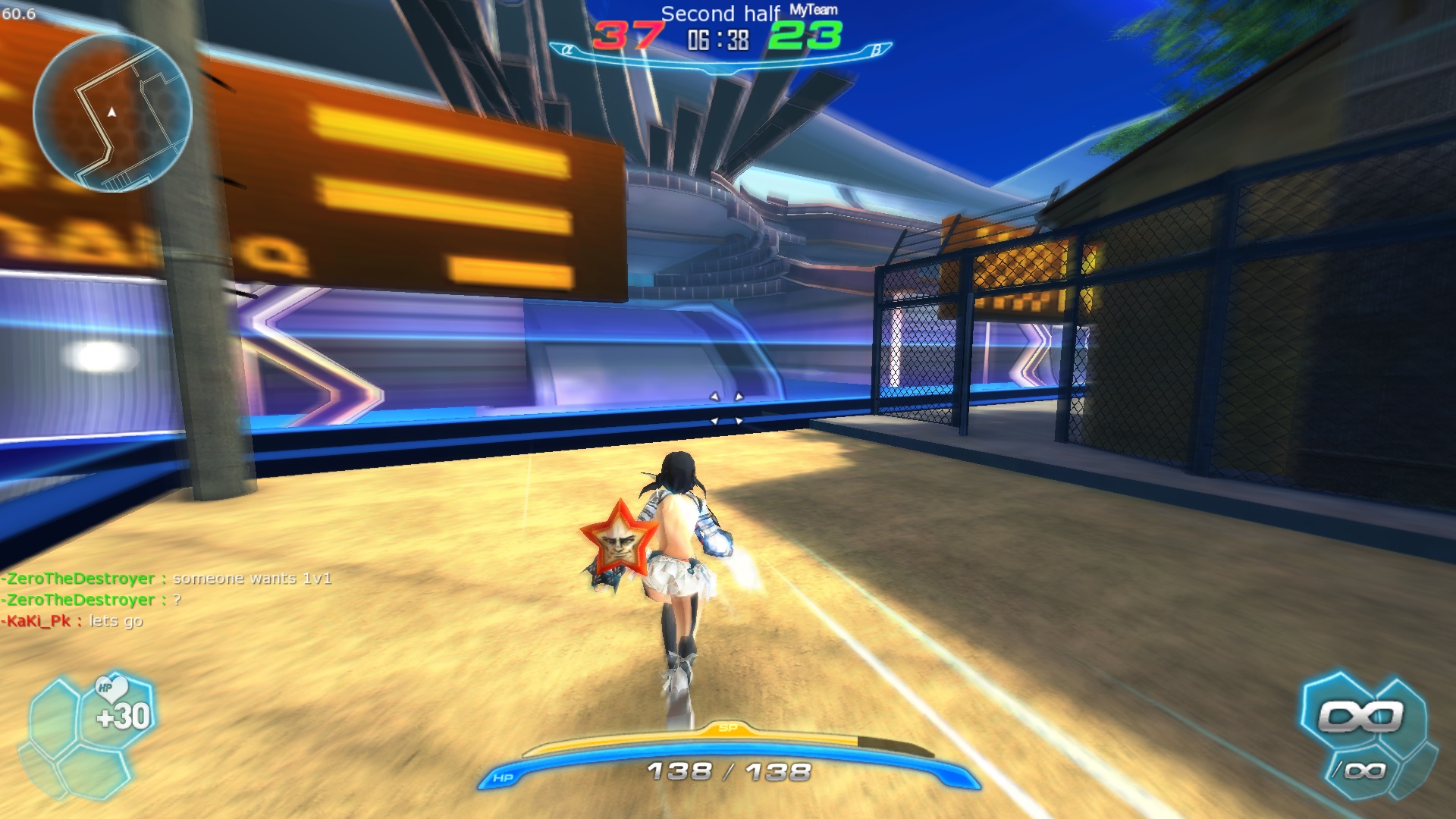Viewport: 1456px width, 819px height.
Task: Click the infinity weapon ammo icon
Action: click(1361, 717)
